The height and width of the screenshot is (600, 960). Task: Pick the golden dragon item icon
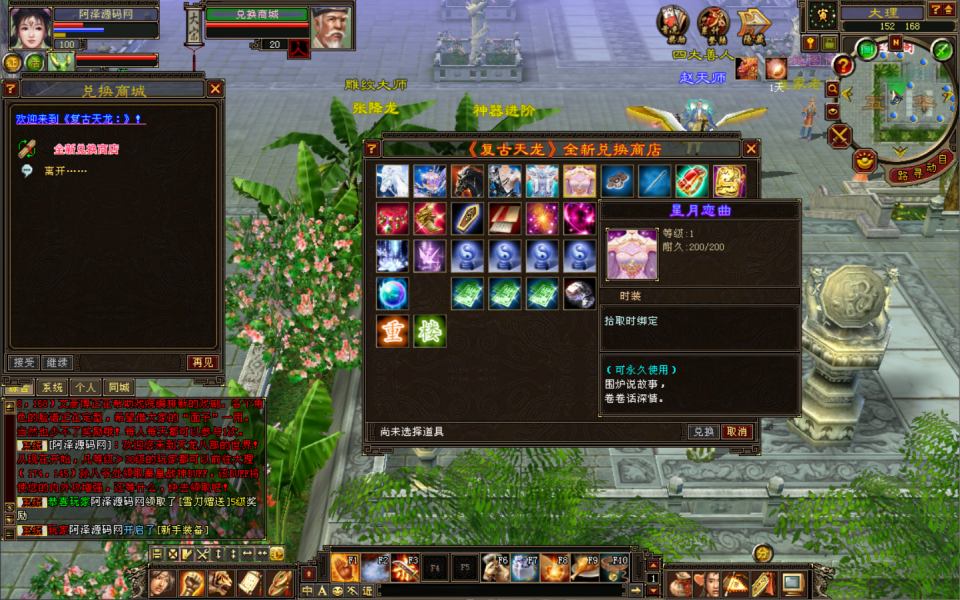coord(430,218)
